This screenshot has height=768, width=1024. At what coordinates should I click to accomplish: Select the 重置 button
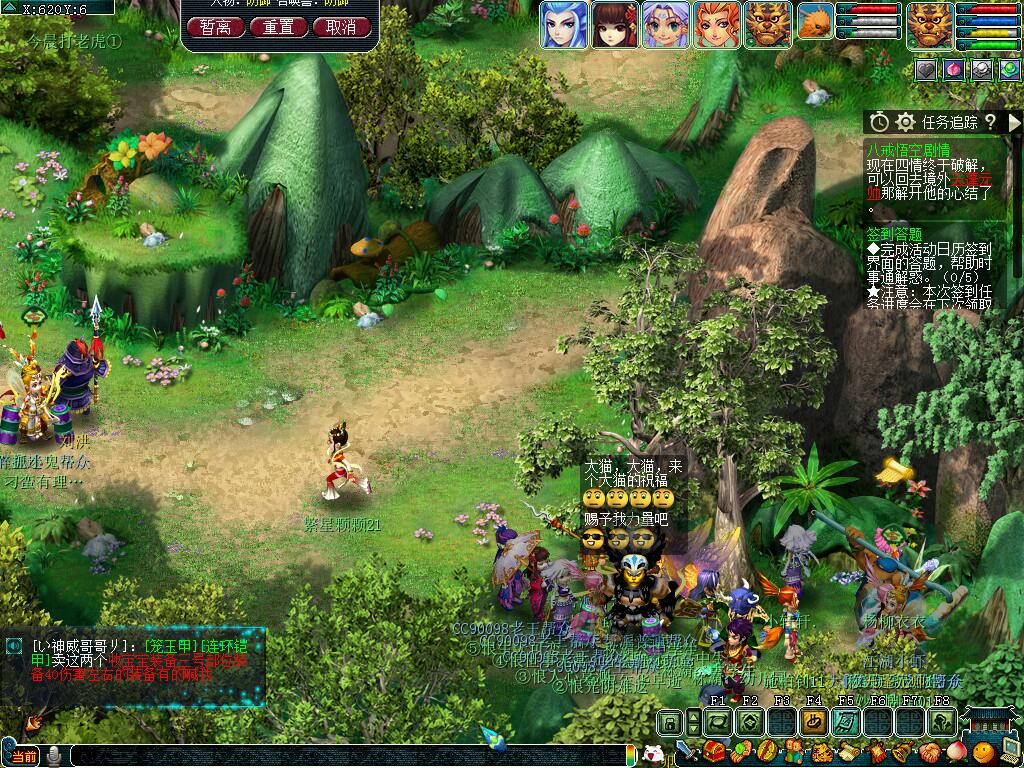pyautogui.click(x=278, y=27)
